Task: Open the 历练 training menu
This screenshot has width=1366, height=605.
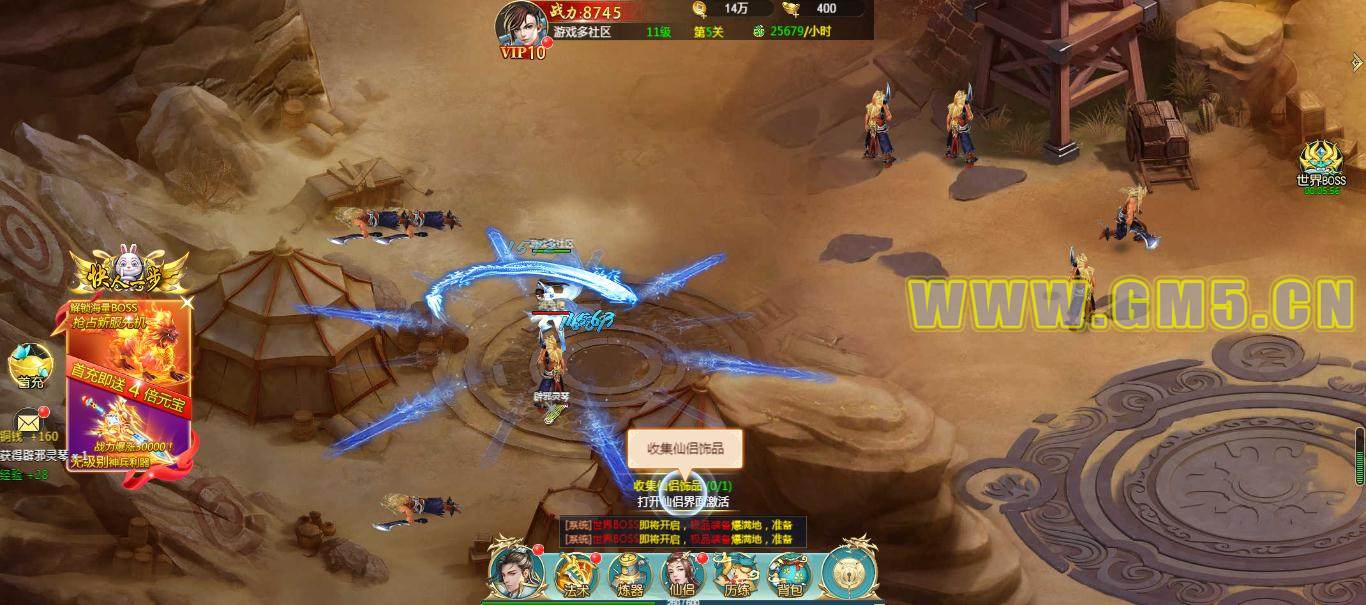Action: click(737, 574)
